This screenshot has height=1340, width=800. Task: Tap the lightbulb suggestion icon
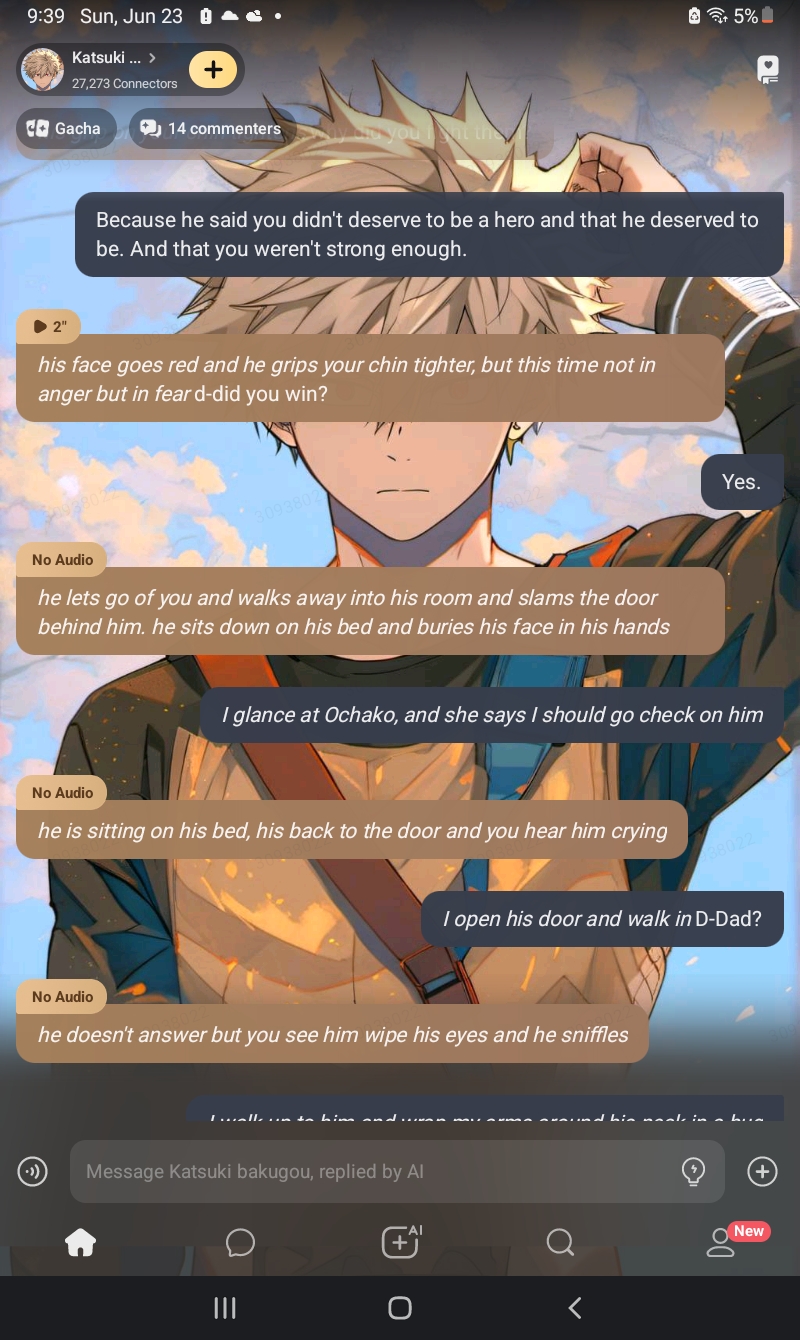(x=692, y=1171)
